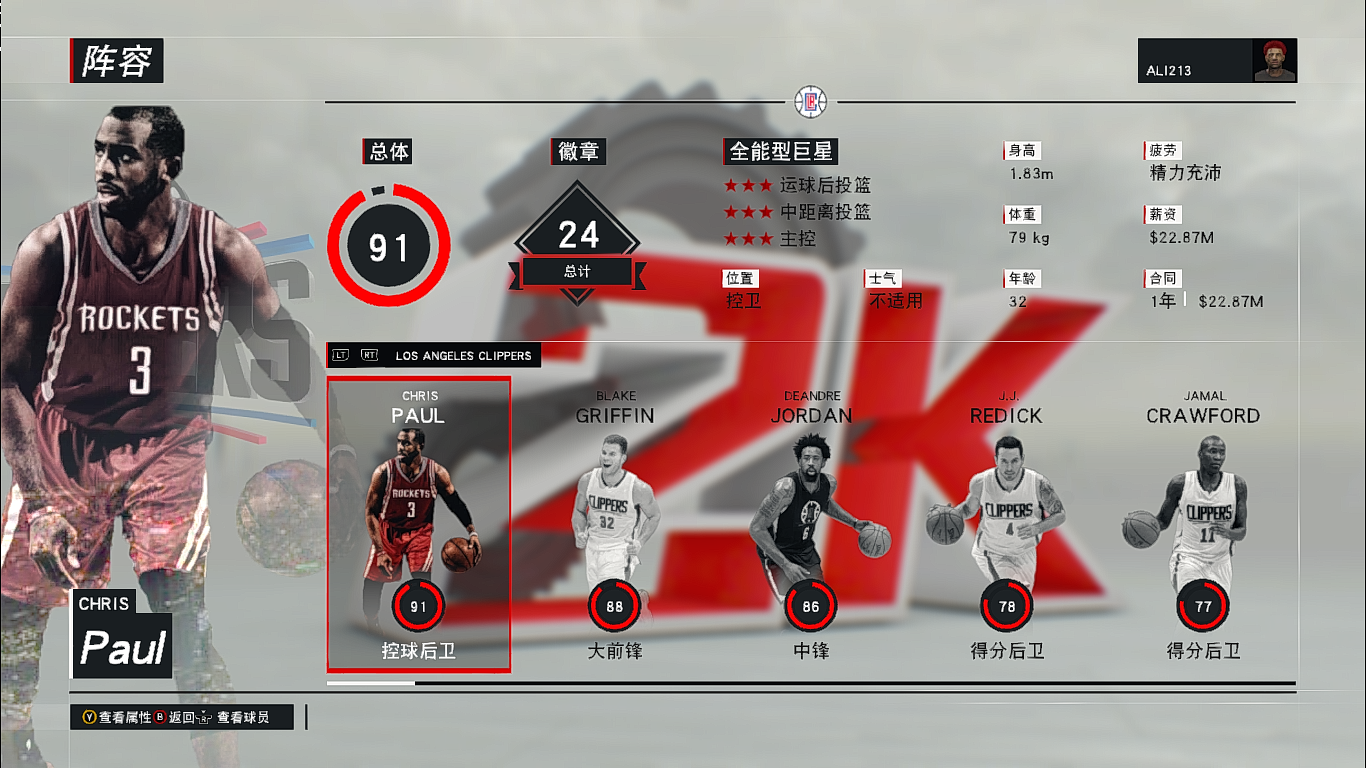Open Jamal Crawford's player card

coord(1203,524)
